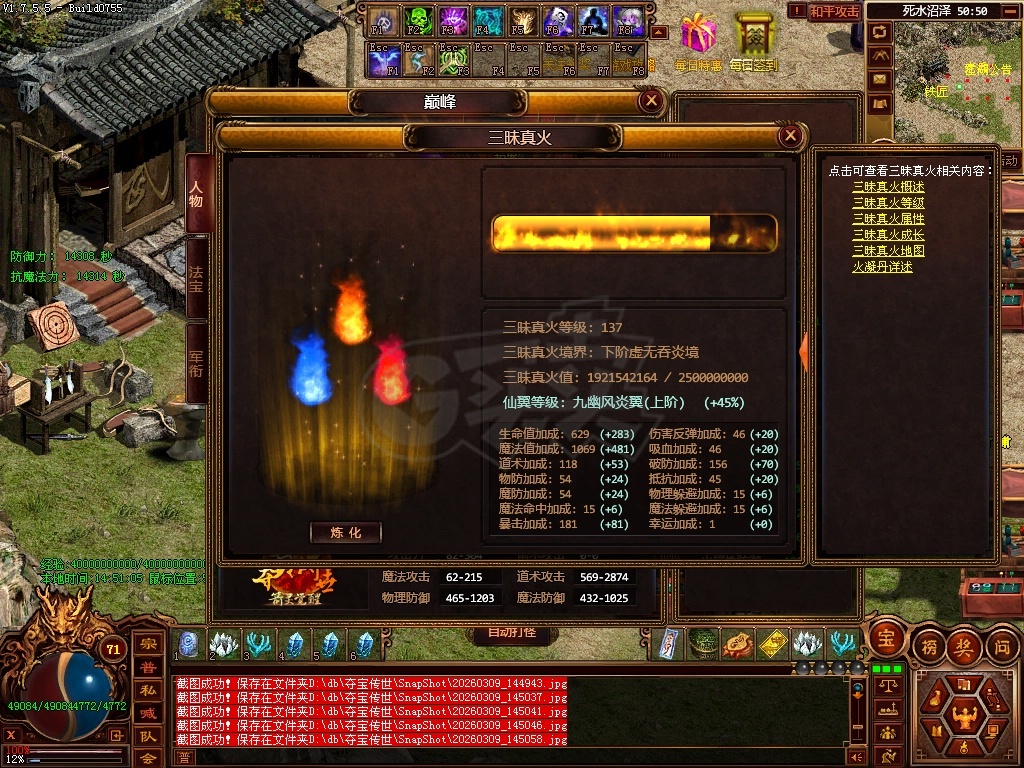Open the 每日签到 daily sign-in

754,40
